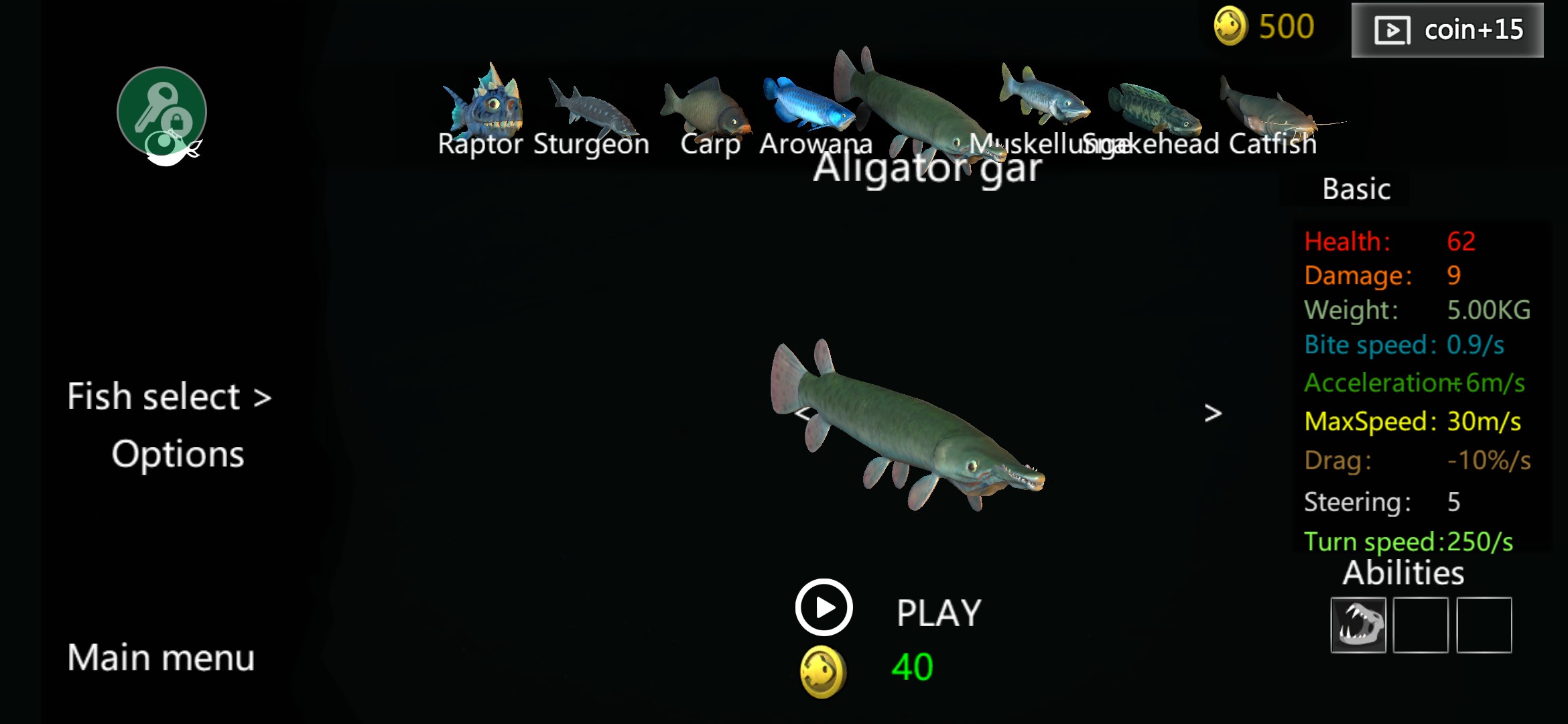Select the Raptor fish
The image size is (1568, 724).
[x=484, y=107]
